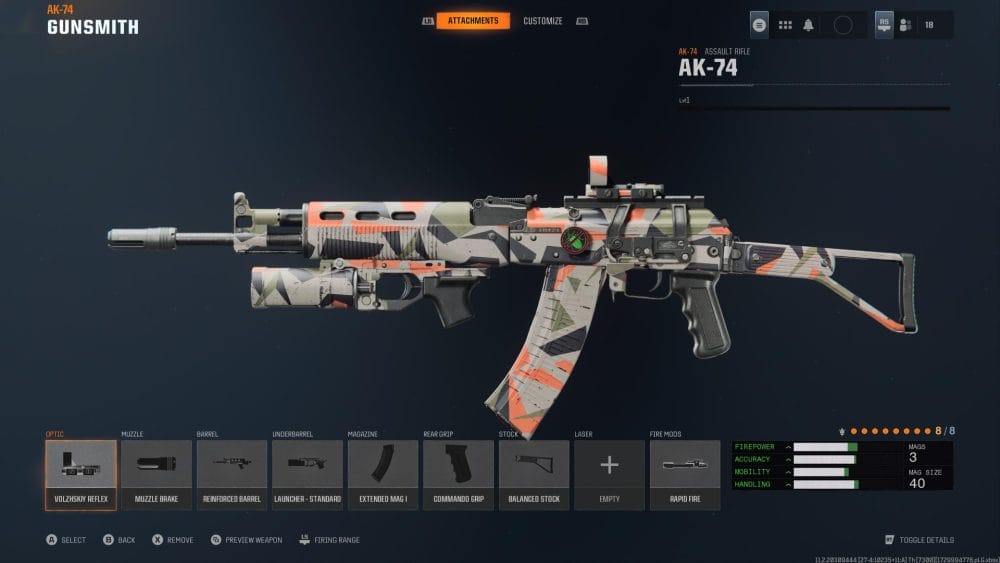Open the Reinforced Barrel slot
1000x563 pixels.
[x=232, y=475]
